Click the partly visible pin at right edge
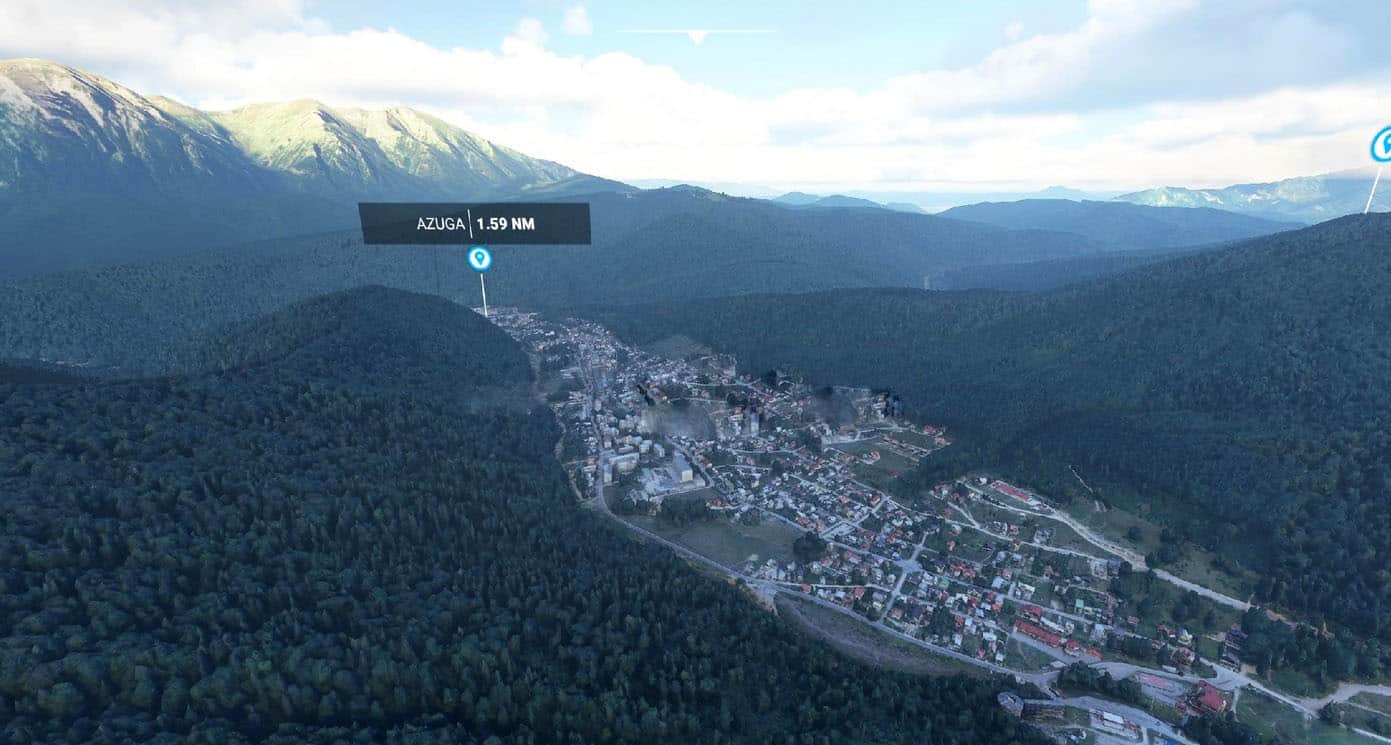This screenshot has height=745, width=1391. (1382, 145)
